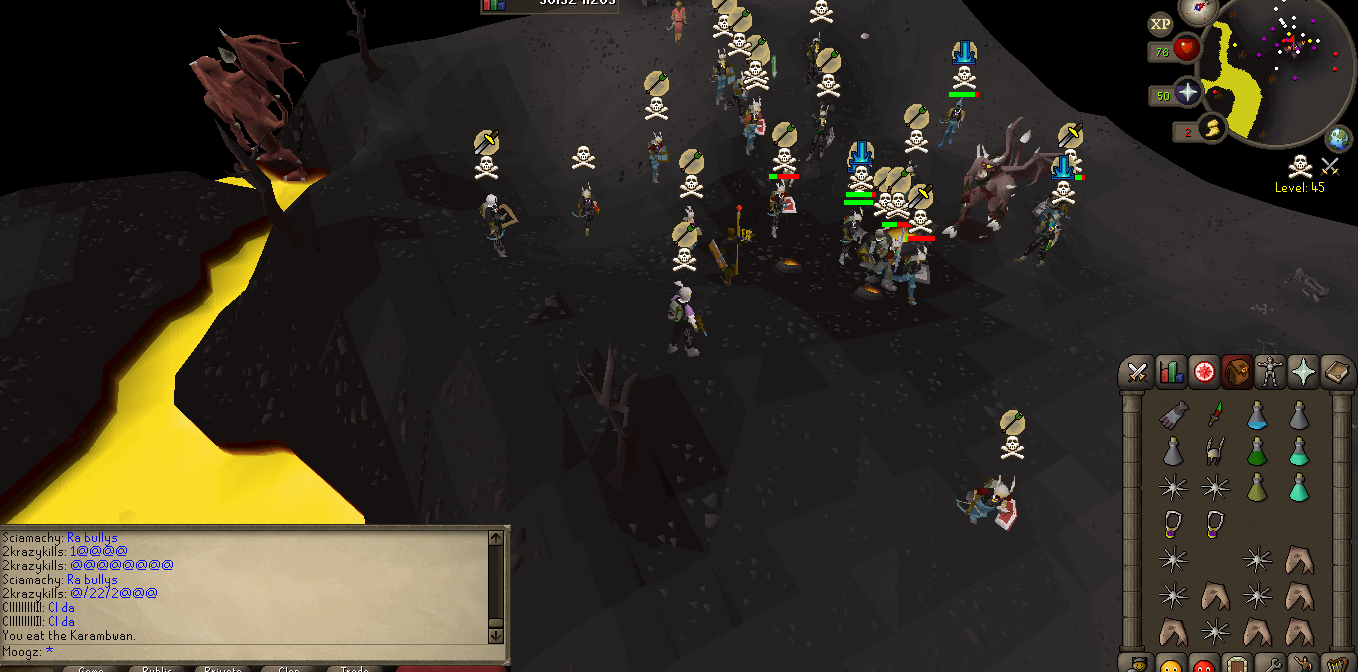Viewport: 1358px width, 672px height.
Task: Switch to the Magic spellbook tab
Action: pyautogui.click(x=1336, y=373)
